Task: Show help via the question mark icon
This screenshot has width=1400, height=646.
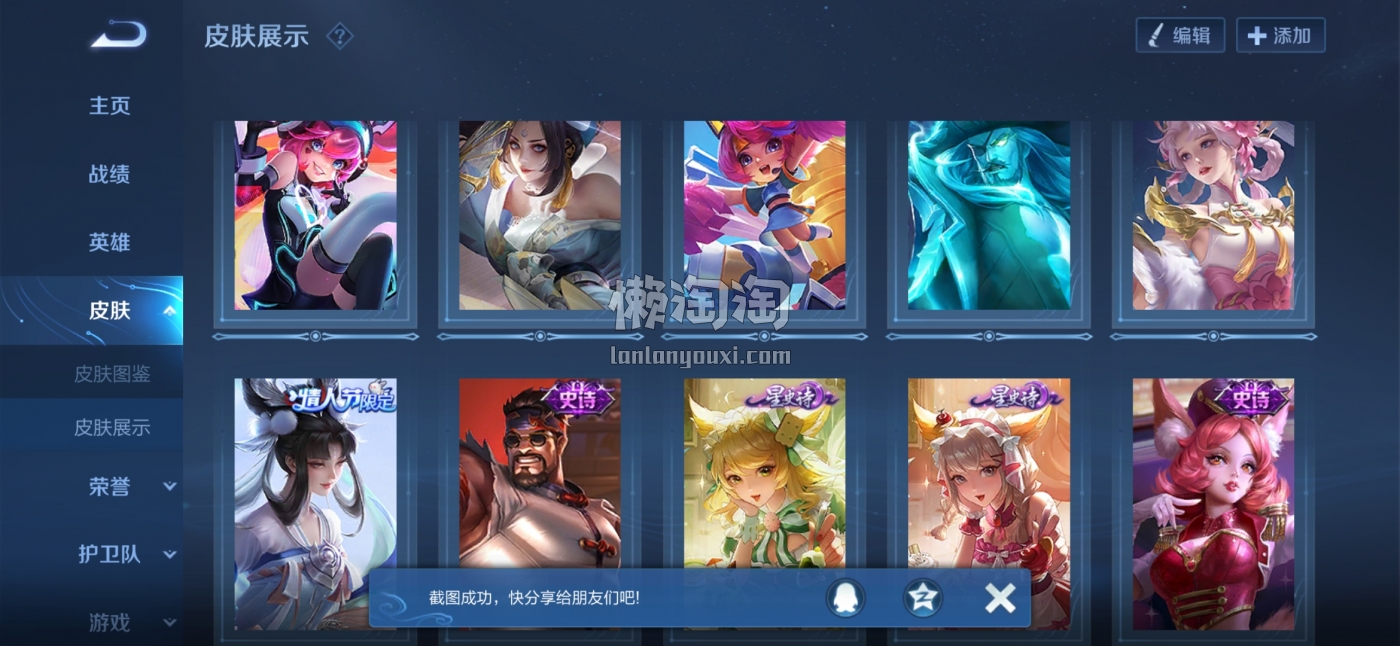Action: click(340, 36)
